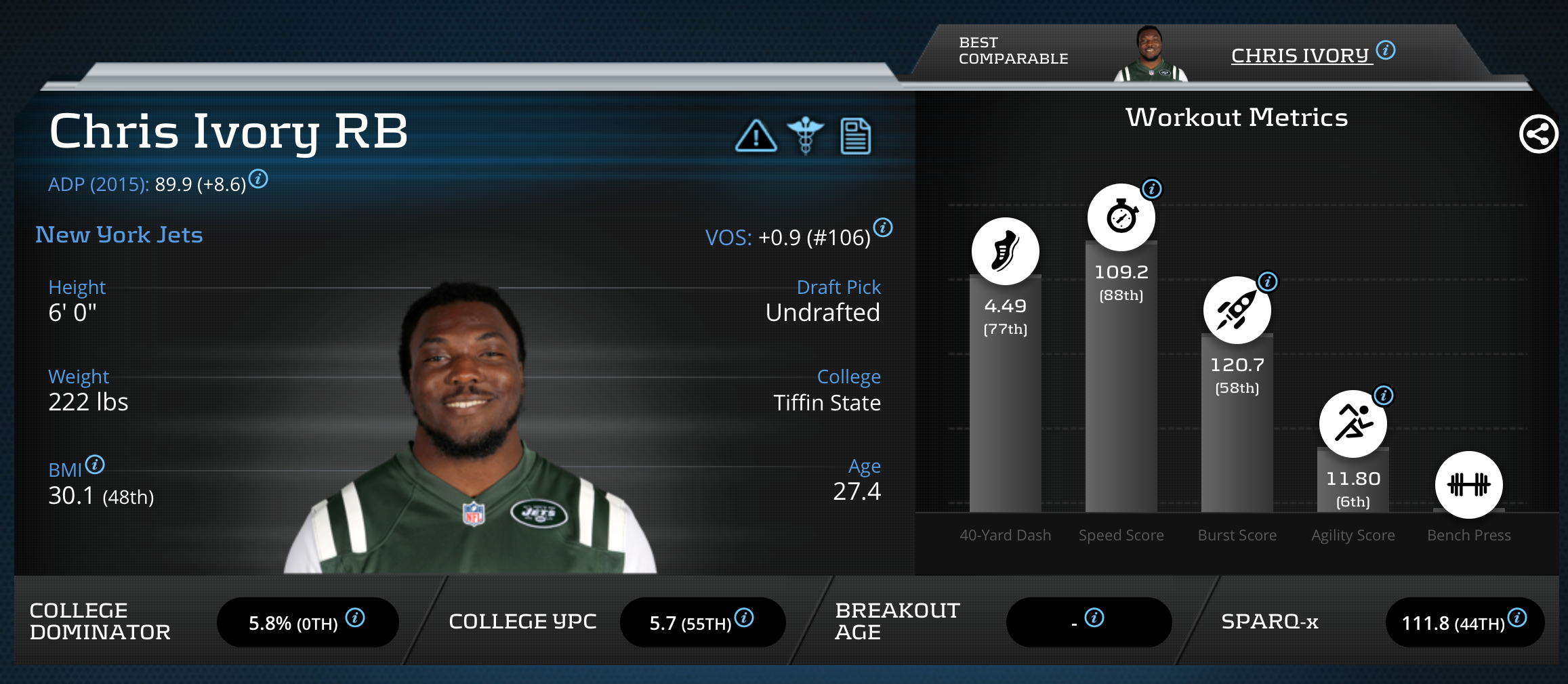Show Burst Score info icon
Screen dimensions: 1568x684
[x=1268, y=282]
